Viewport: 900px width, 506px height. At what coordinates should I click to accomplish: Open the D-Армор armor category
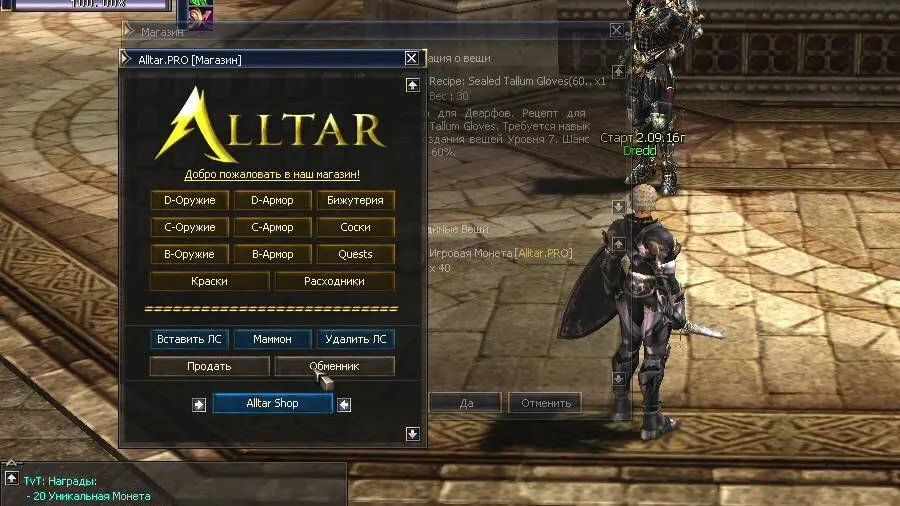coord(272,200)
